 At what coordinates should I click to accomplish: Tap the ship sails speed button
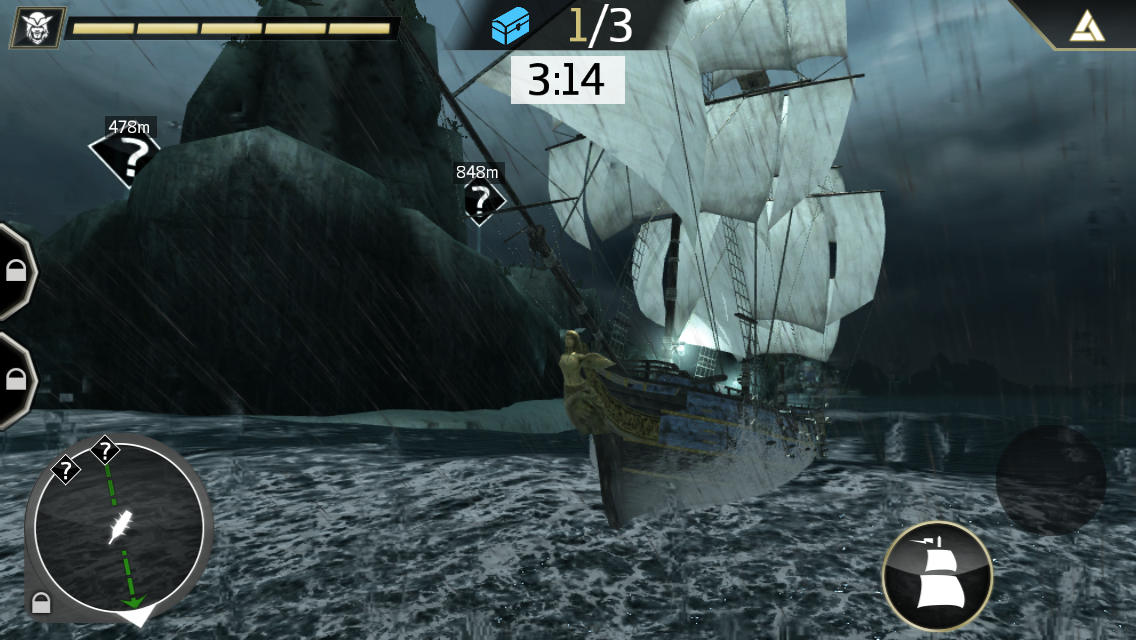coord(937,577)
